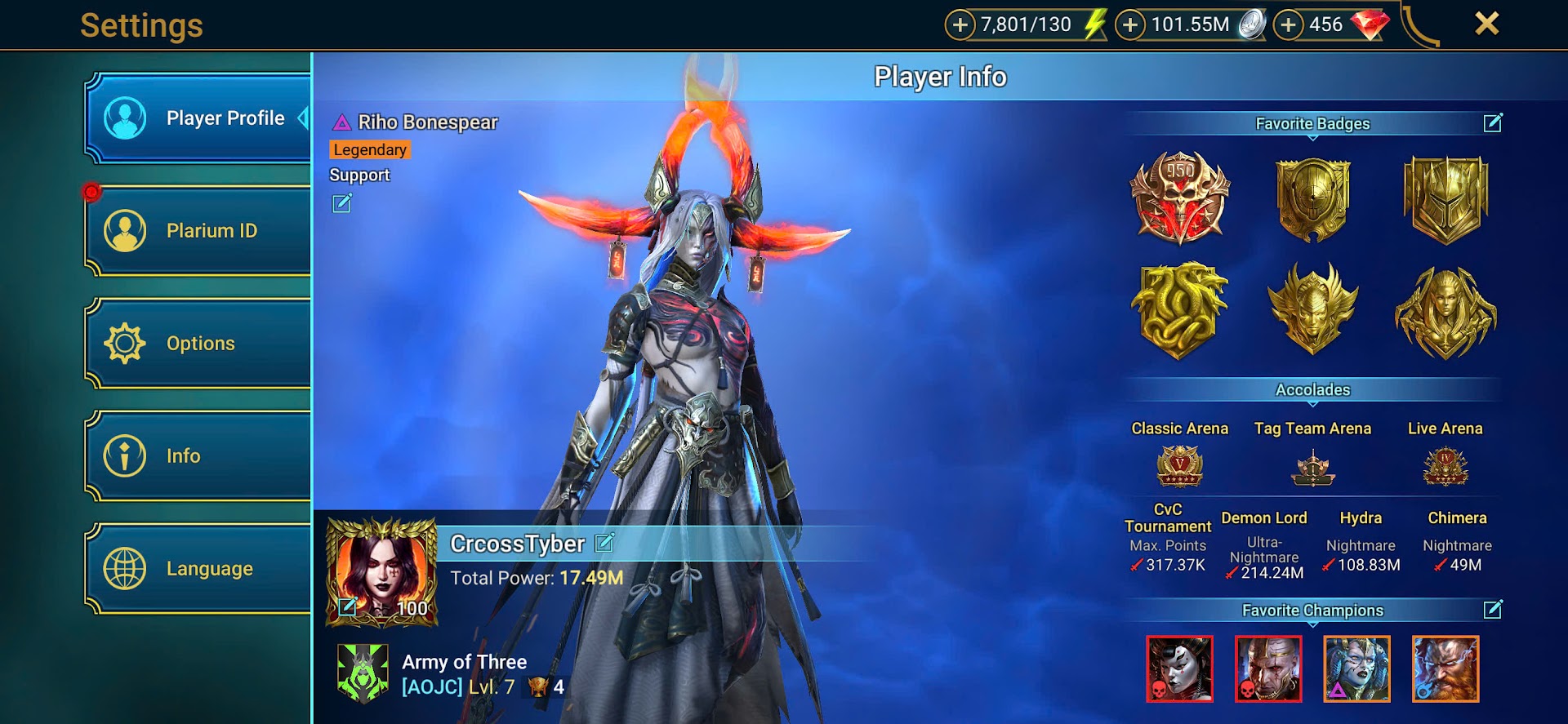Buy gems with the plus button
This screenshot has height=724, width=1568.
pyautogui.click(x=1288, y=25)
